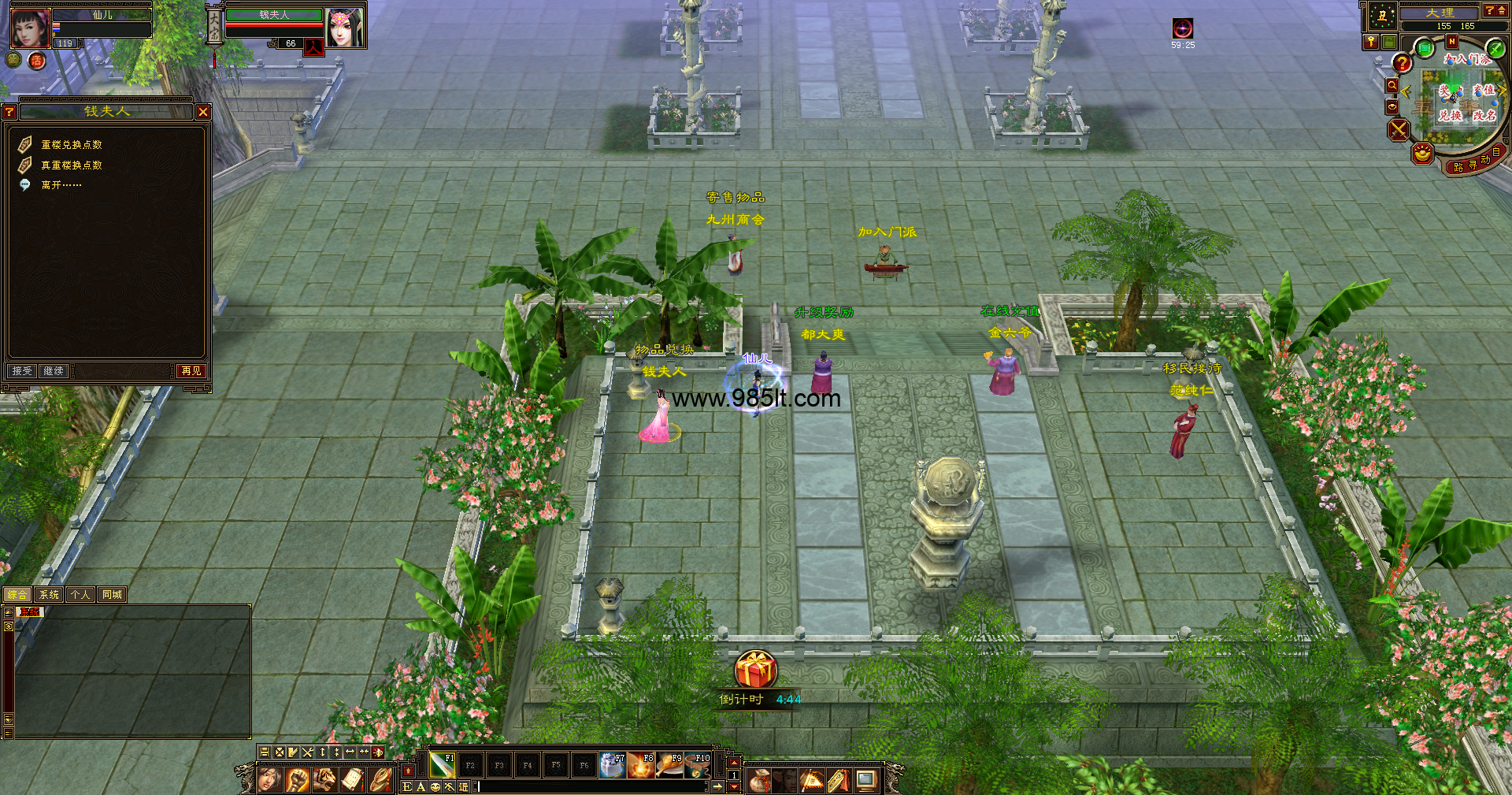The height and width of the screenshot is (795, 1512).
Task: Switch to the 系统 chat tab
Action: (49, 595)
